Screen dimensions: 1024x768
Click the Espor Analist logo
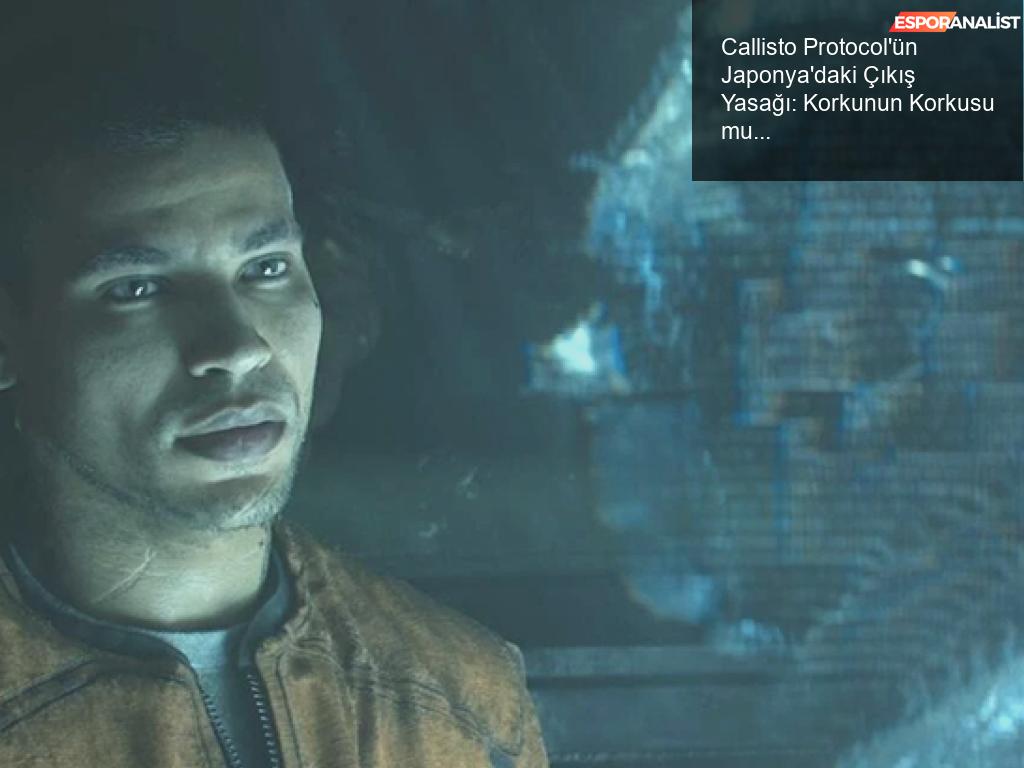(x=955, y=22)
